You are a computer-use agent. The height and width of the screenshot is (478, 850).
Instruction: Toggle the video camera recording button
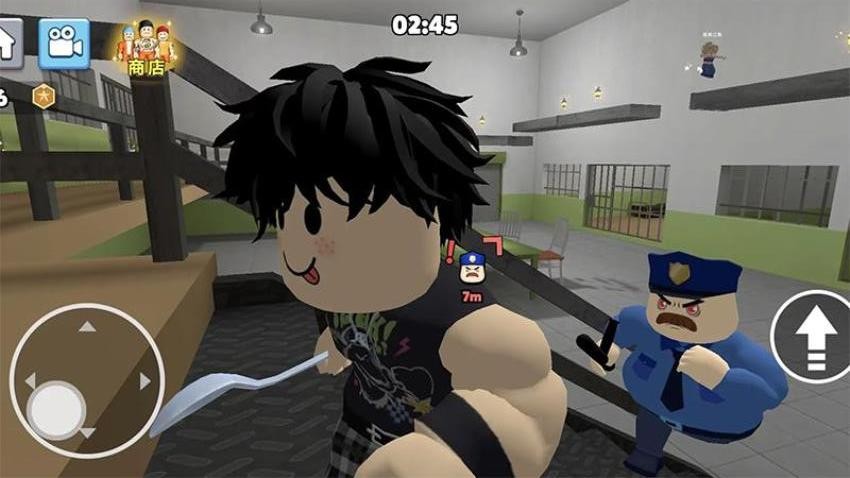click(64, 42)
